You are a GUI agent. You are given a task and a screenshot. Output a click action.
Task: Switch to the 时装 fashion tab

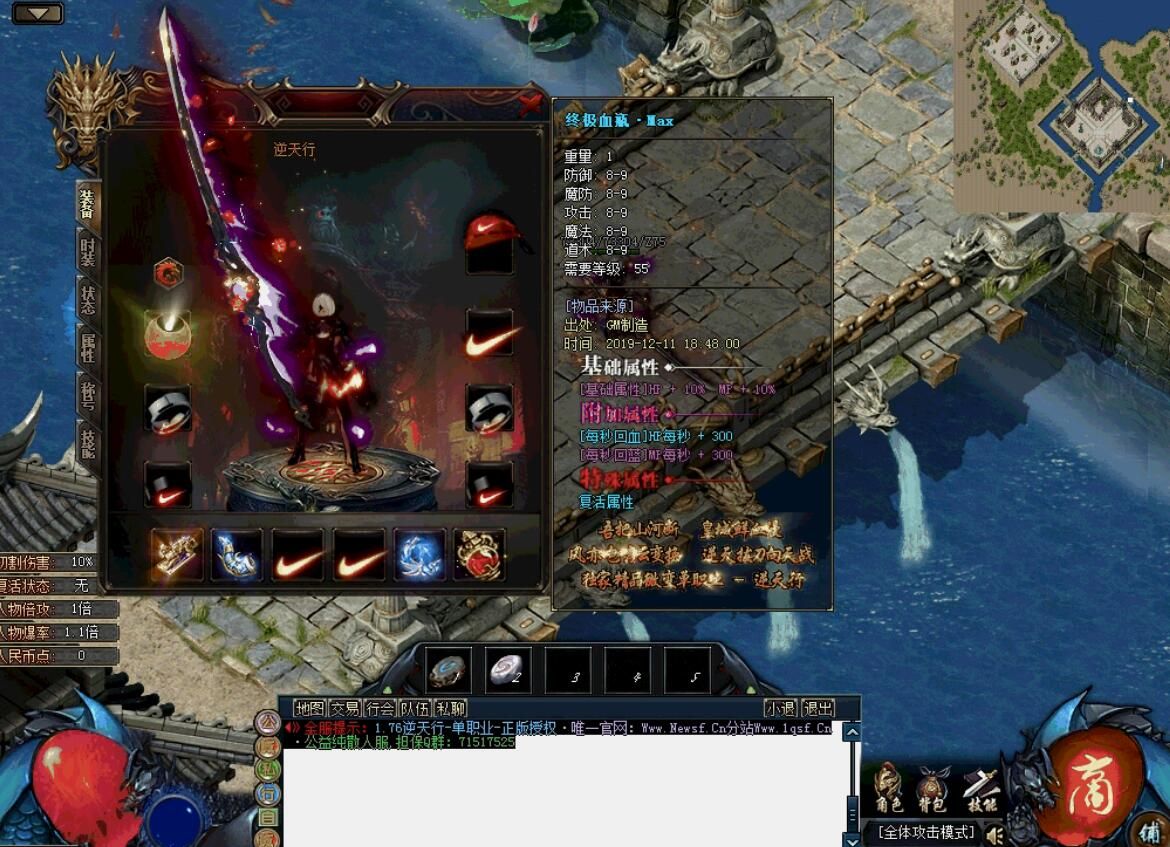pos(89,251)
